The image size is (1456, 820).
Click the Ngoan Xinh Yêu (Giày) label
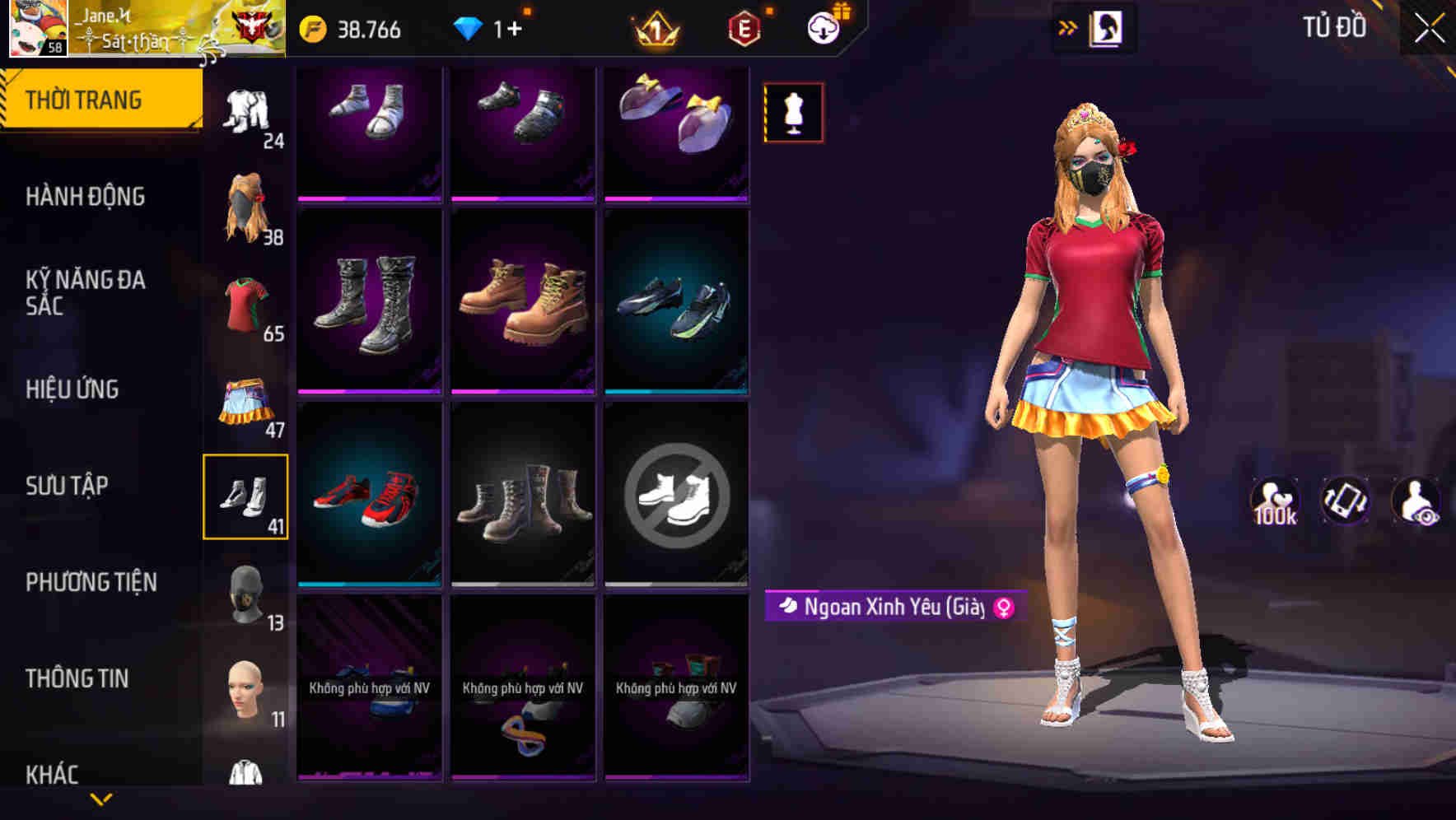click(x=889, y=608)
